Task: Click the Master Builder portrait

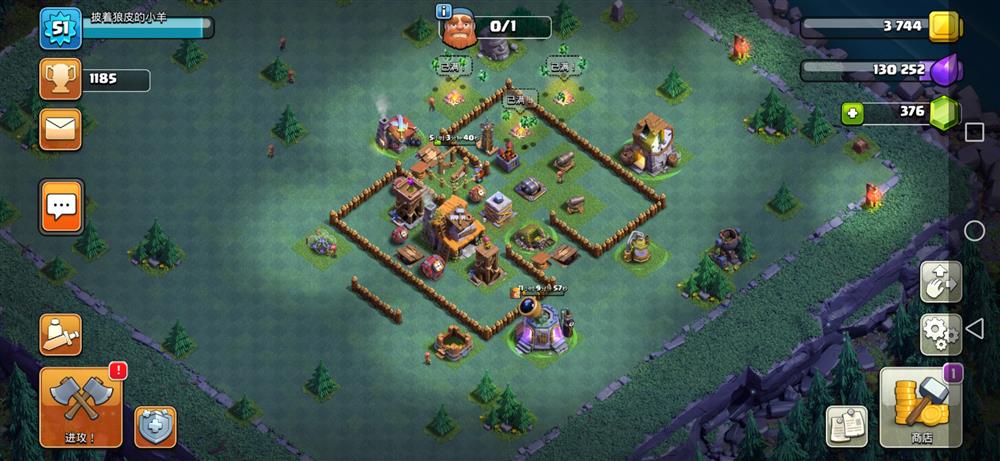Action: pyautogui.click(x=460, y=29)
